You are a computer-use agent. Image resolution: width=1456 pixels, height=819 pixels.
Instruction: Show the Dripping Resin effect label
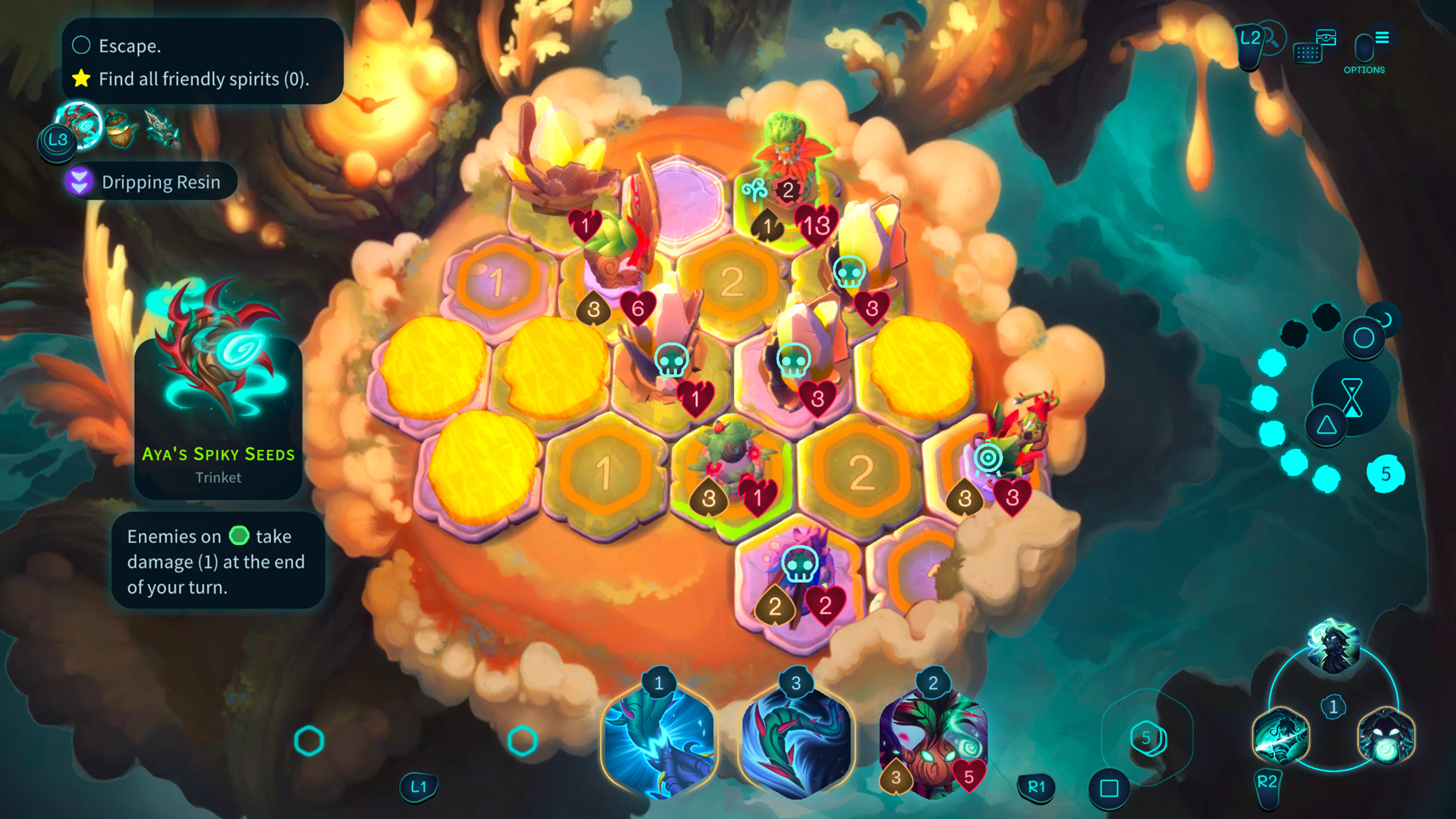coord(151,182)
